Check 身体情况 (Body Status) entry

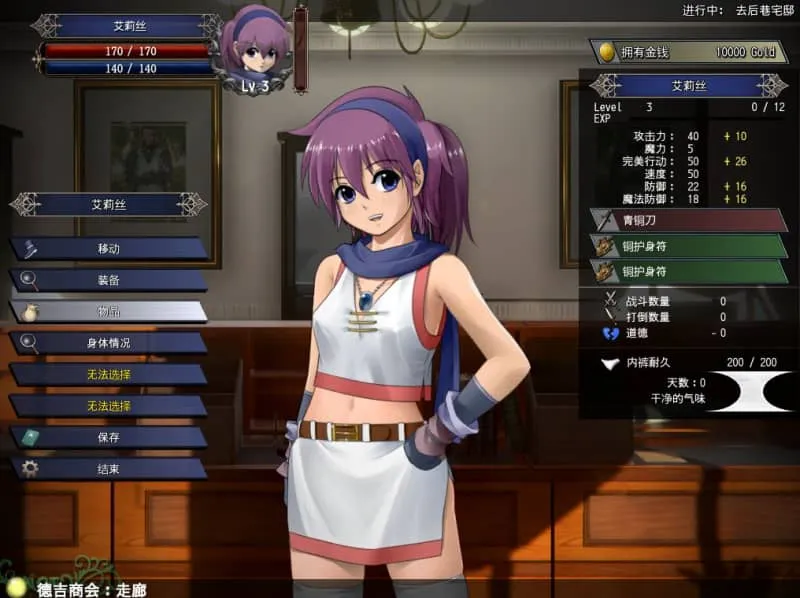(x=108, y=343)
